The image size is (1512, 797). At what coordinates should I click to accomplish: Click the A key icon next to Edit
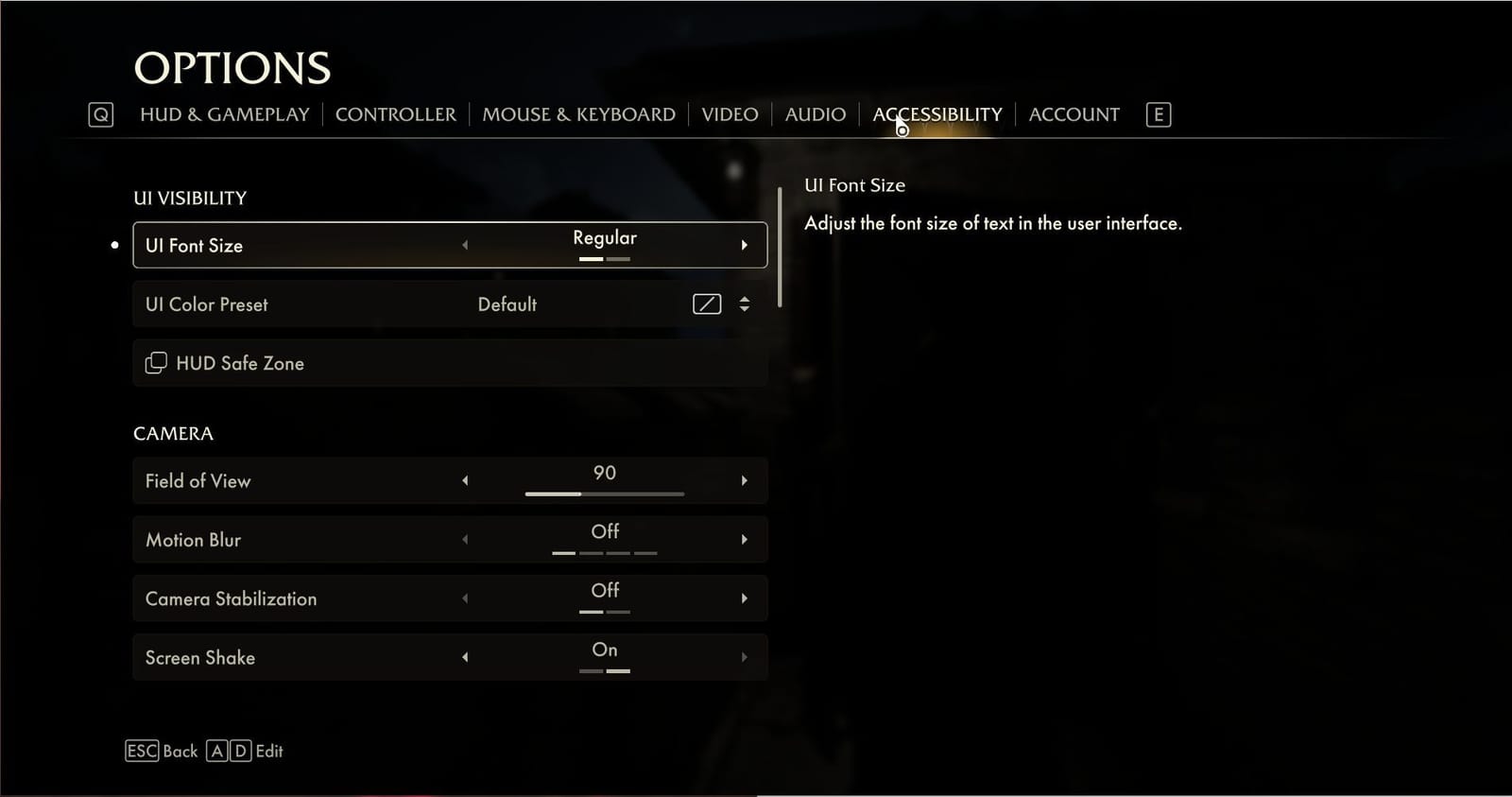click(216, 751)
